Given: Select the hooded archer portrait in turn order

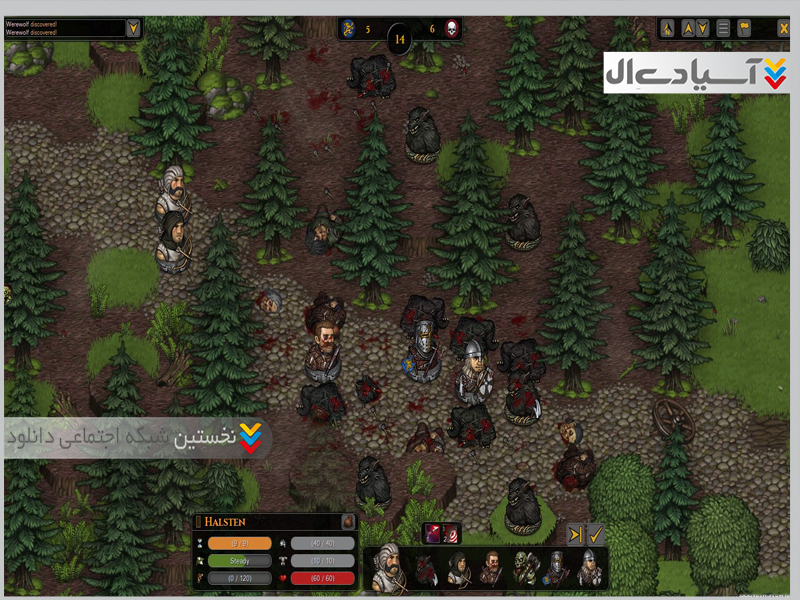Looking at the screenshot, I should pyautogui.click(x=458, y=570).
